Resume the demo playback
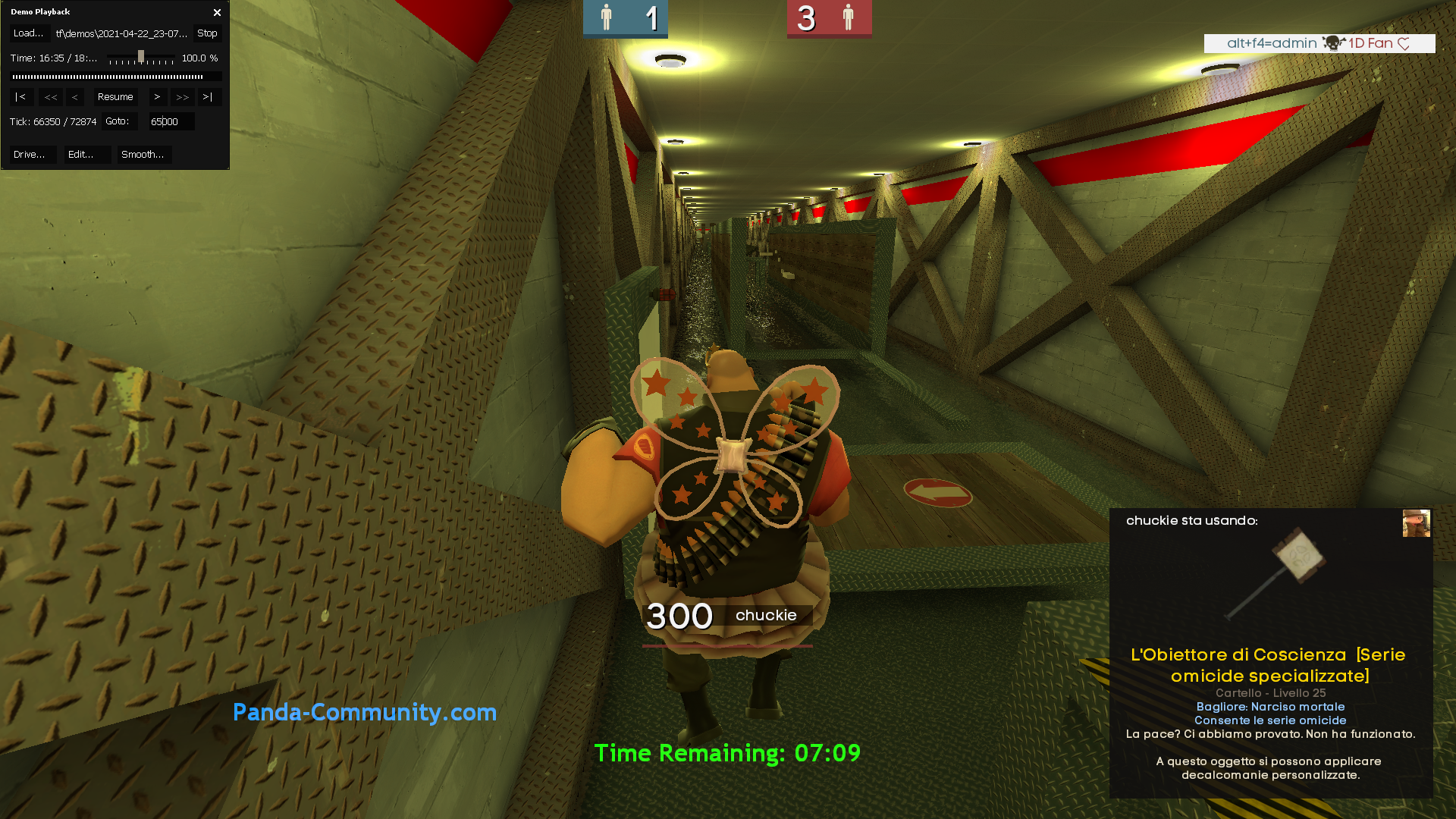 pos(115,96)
